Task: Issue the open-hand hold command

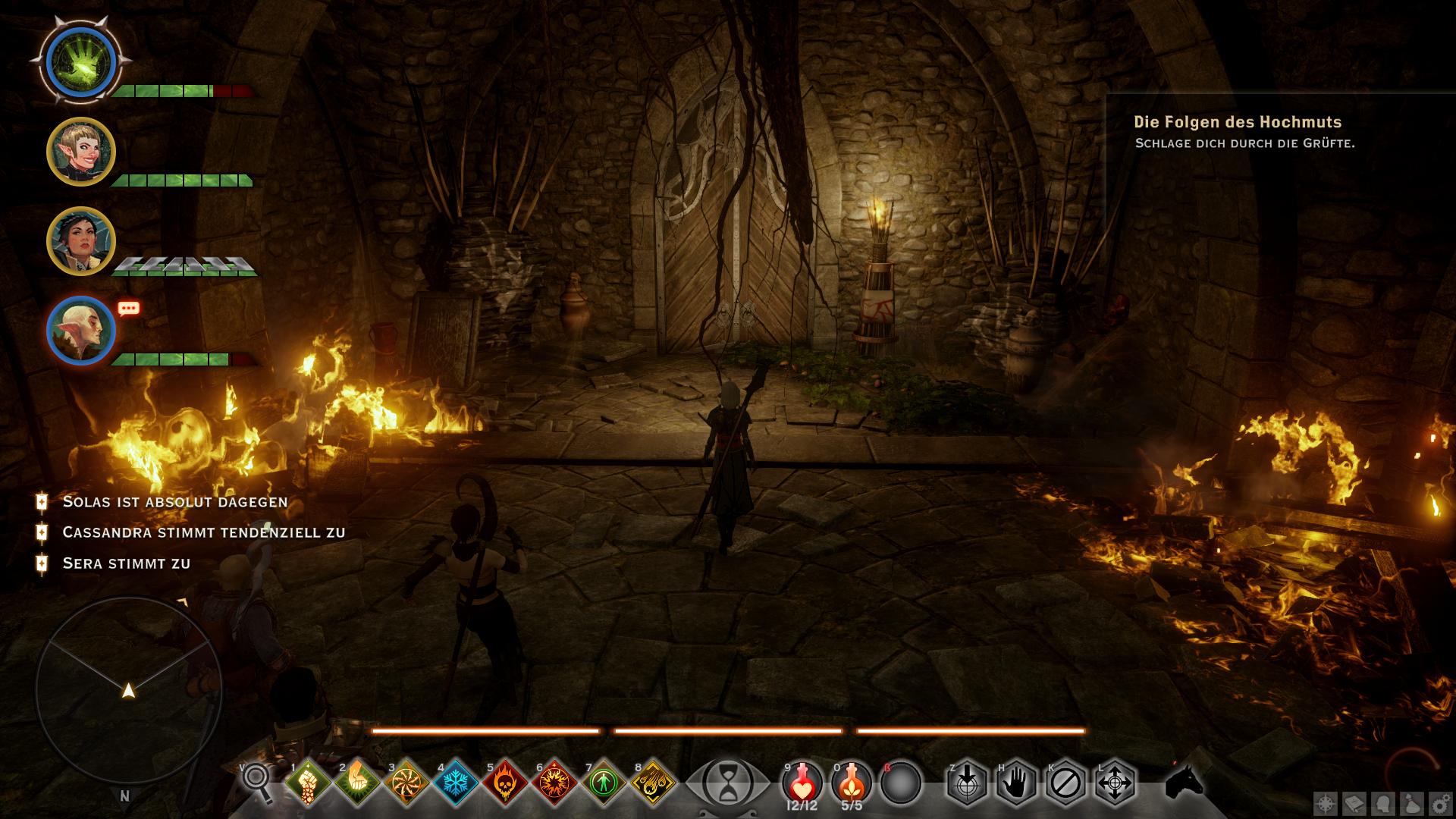Action: click(1016, 781)
